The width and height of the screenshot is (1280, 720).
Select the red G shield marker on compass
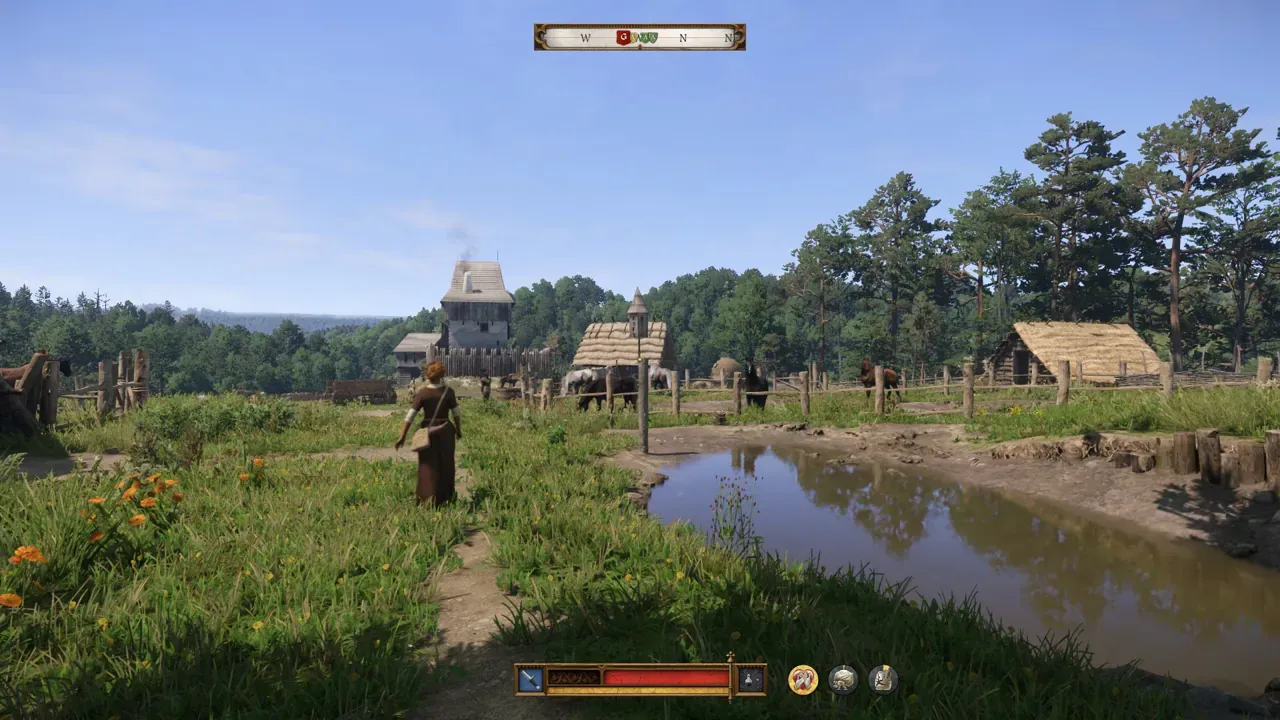pyautogui.click(x=624, y=37)
